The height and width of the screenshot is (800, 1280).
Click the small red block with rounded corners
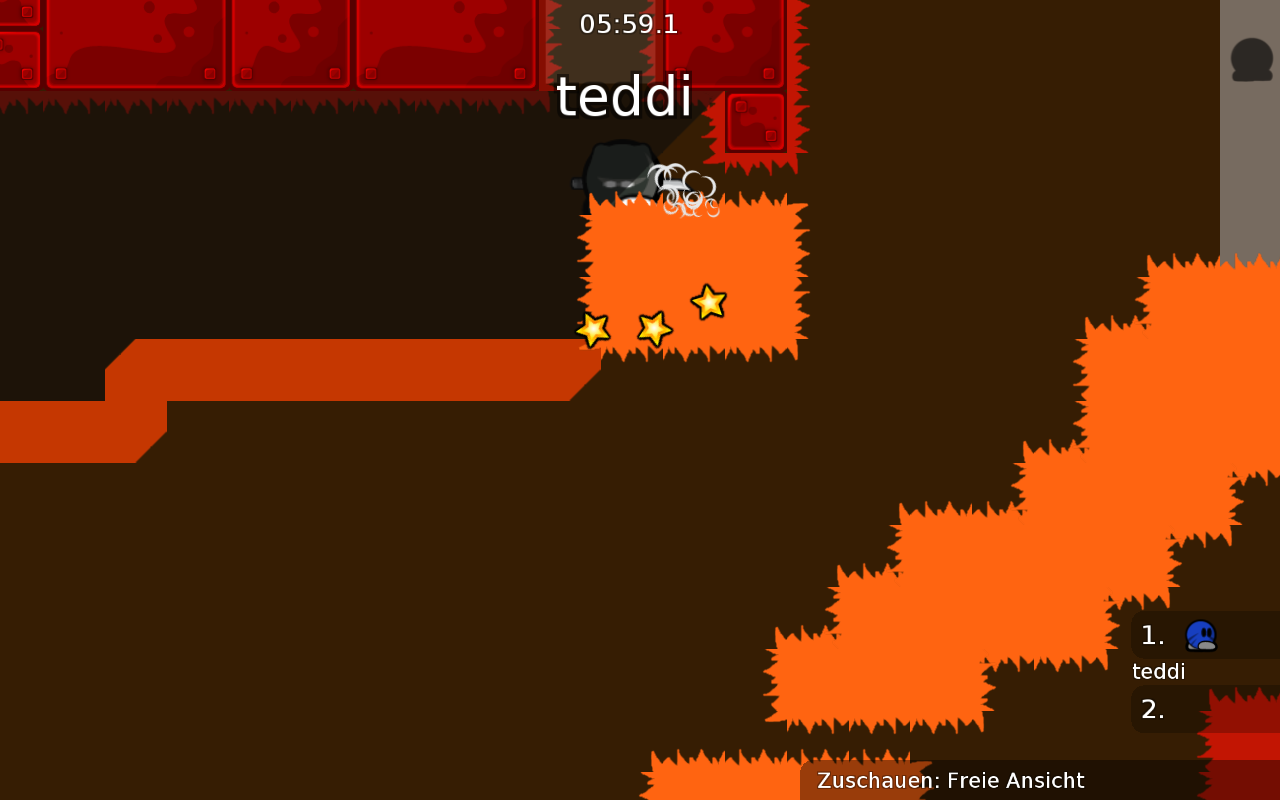tap(754, 122)
